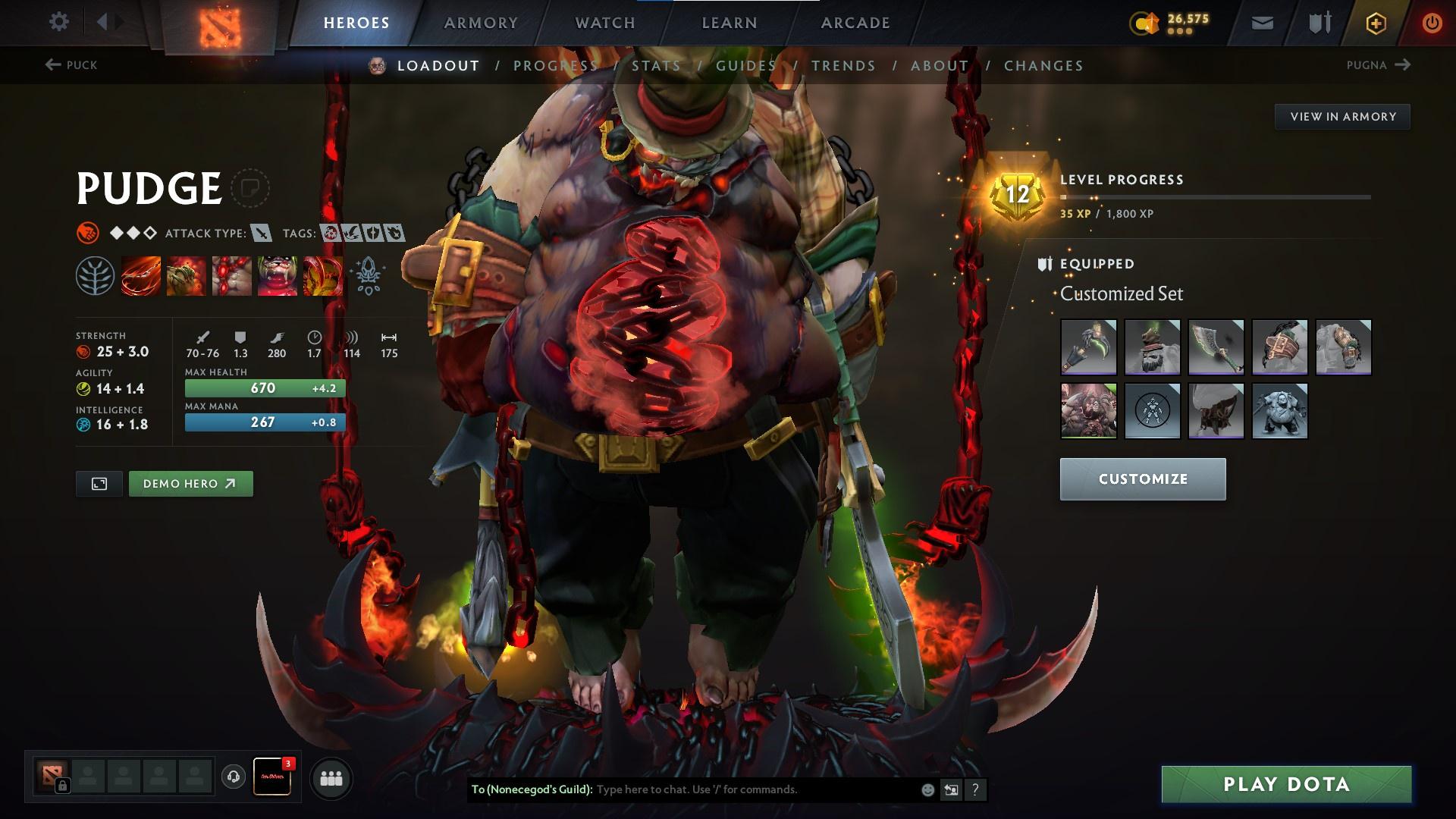Image resolution: width=1456 pixels, height=819 pixels.
Task: Open the mail inbox icon in the top bar
Action: 1261,22
